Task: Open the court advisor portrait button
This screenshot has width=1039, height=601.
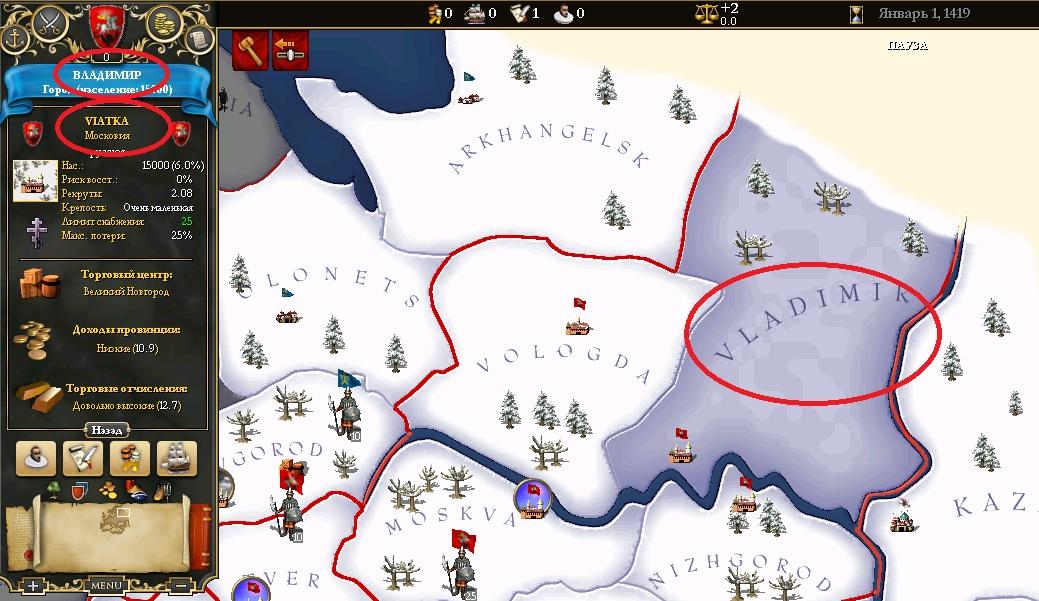Action: pos(38,458)
